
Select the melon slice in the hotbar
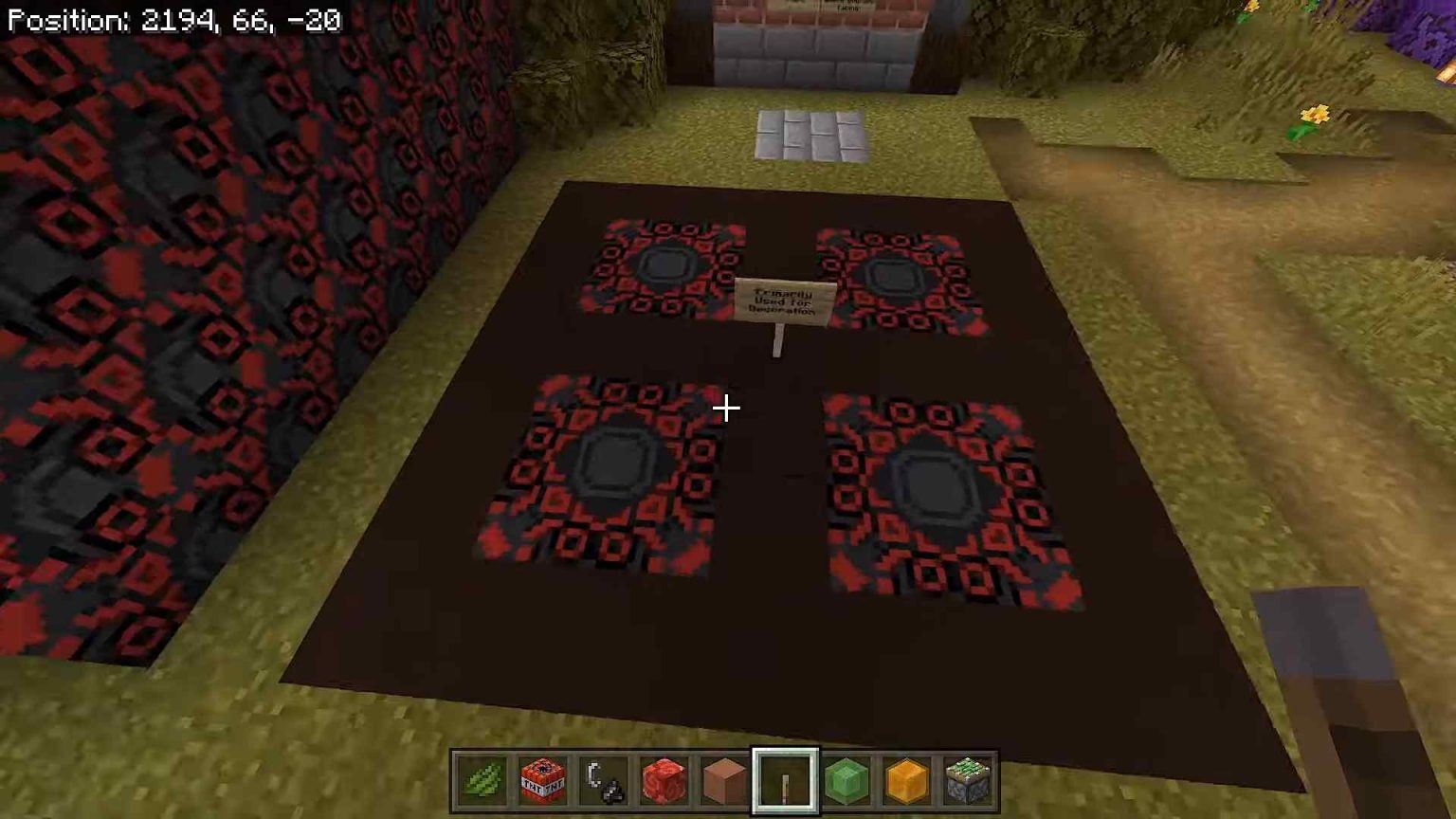[480, 779]
